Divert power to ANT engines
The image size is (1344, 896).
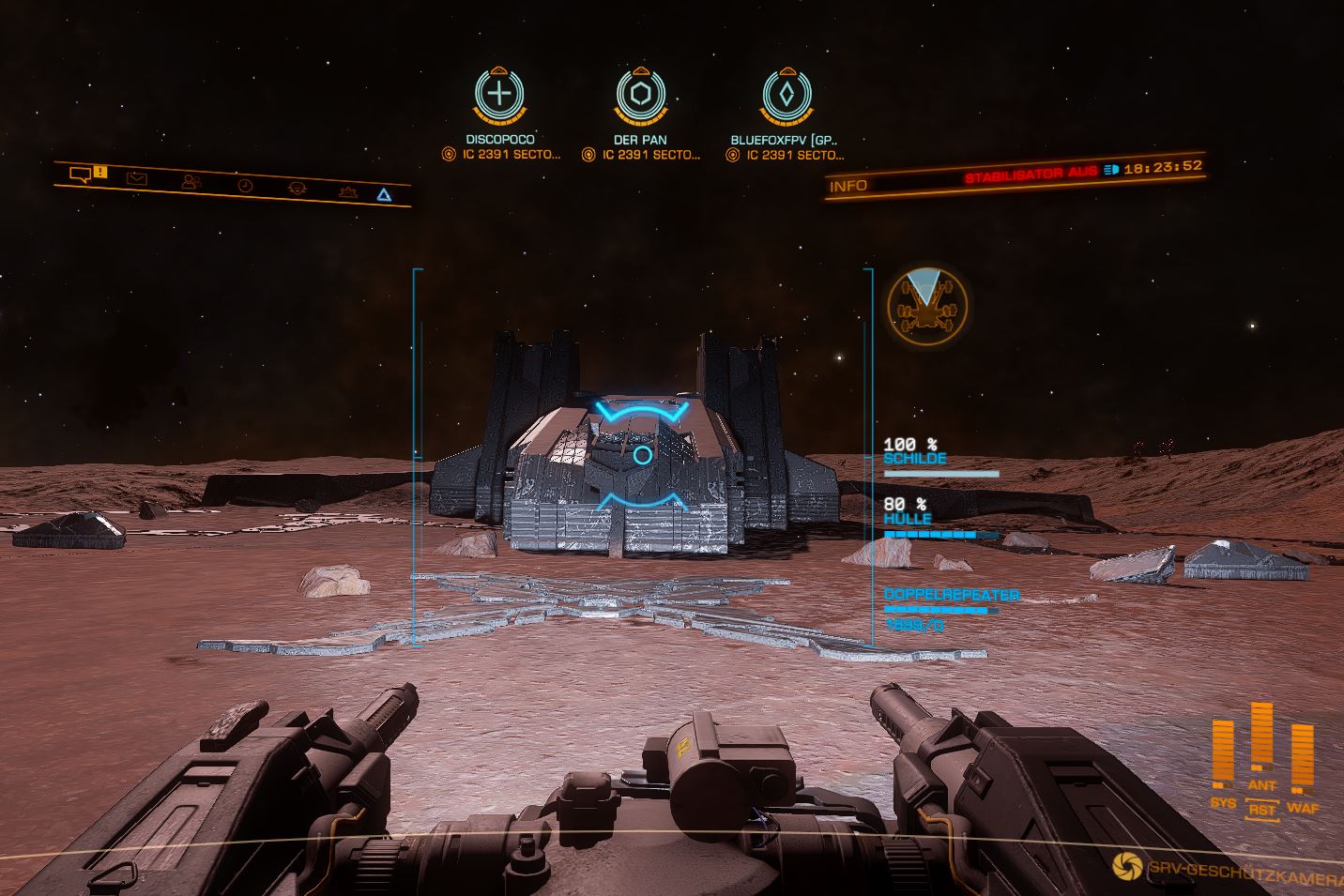[1261, 784]
